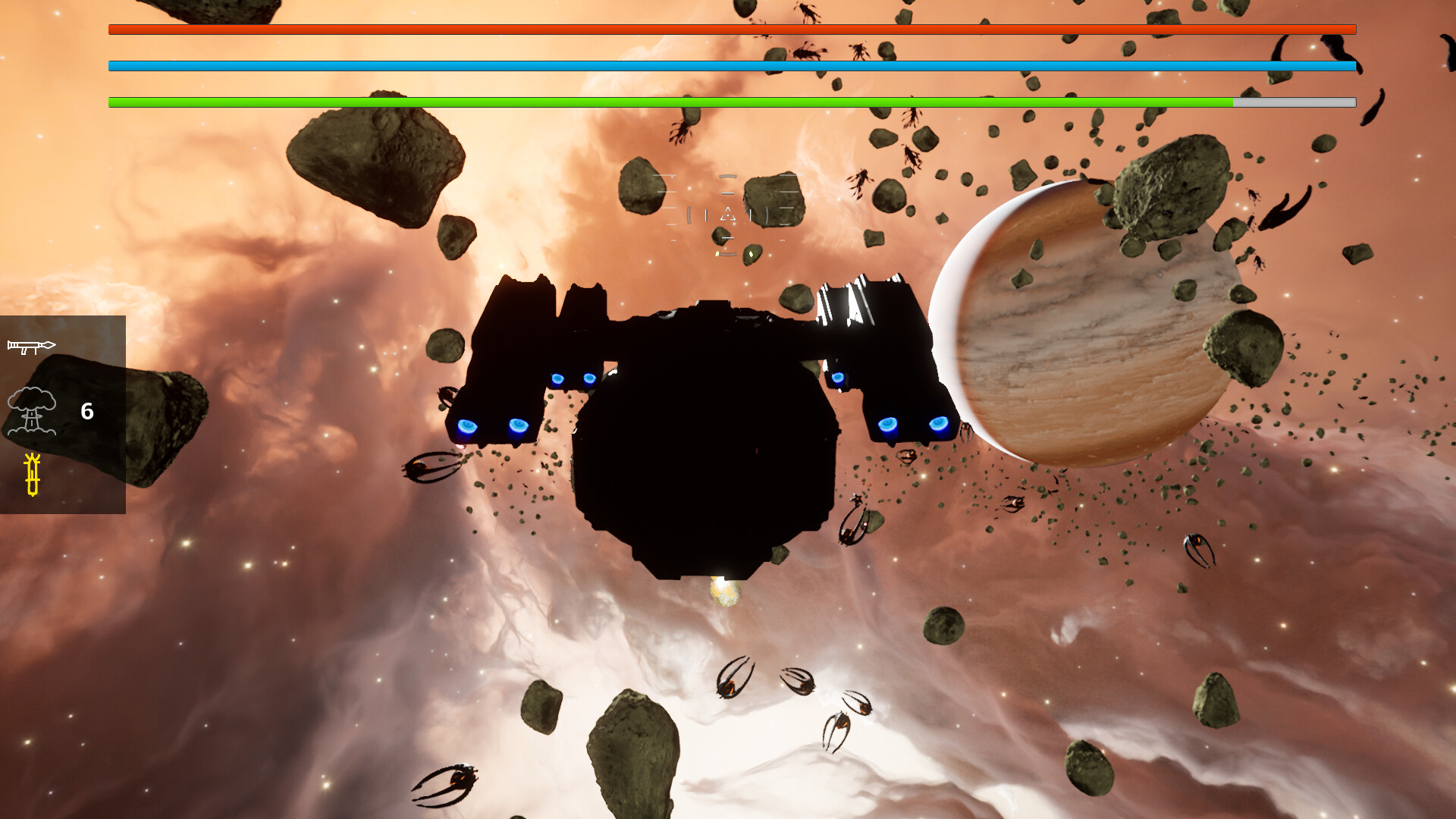Screen dimensions: 1456x819
Task: Click the targeting reticle triangle crosshair
Action: click(x=729, y=215)
